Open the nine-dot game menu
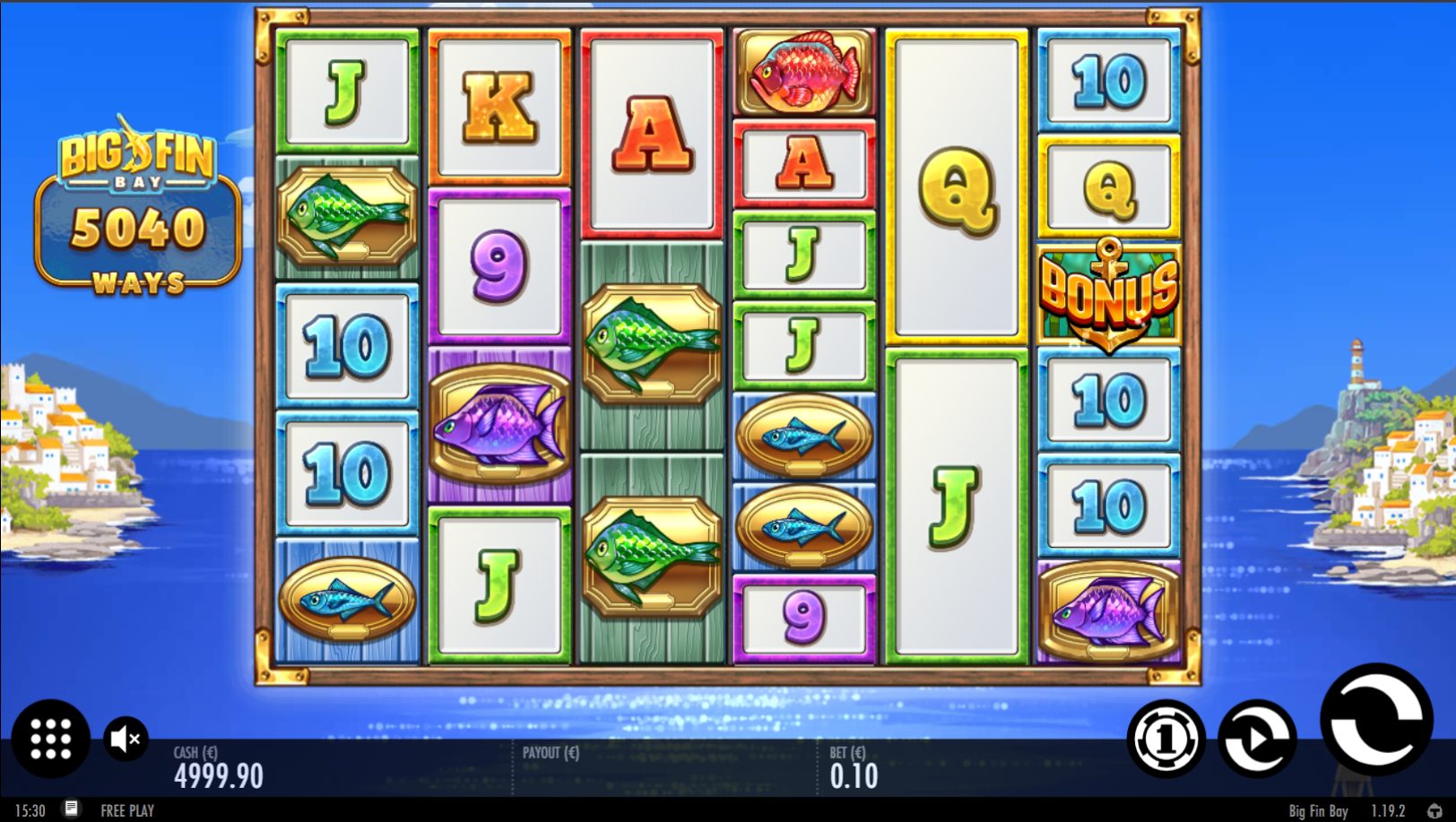Screen dimensions: 1456x822 click(x=50, y=739)
